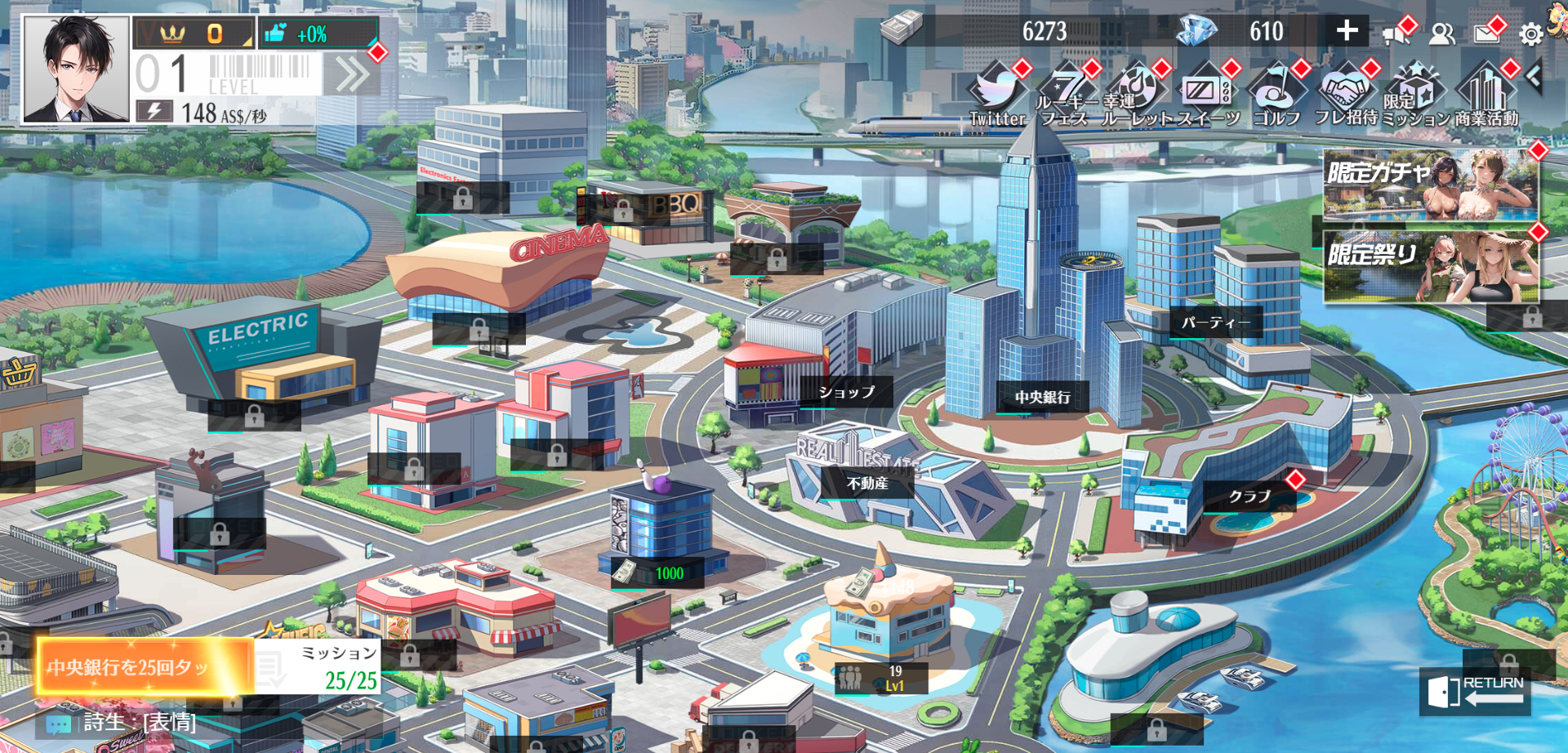Screen dimensions: 1568x753
Task: Open the 限定祭り banner
Action: click(x=1430, y=266)
